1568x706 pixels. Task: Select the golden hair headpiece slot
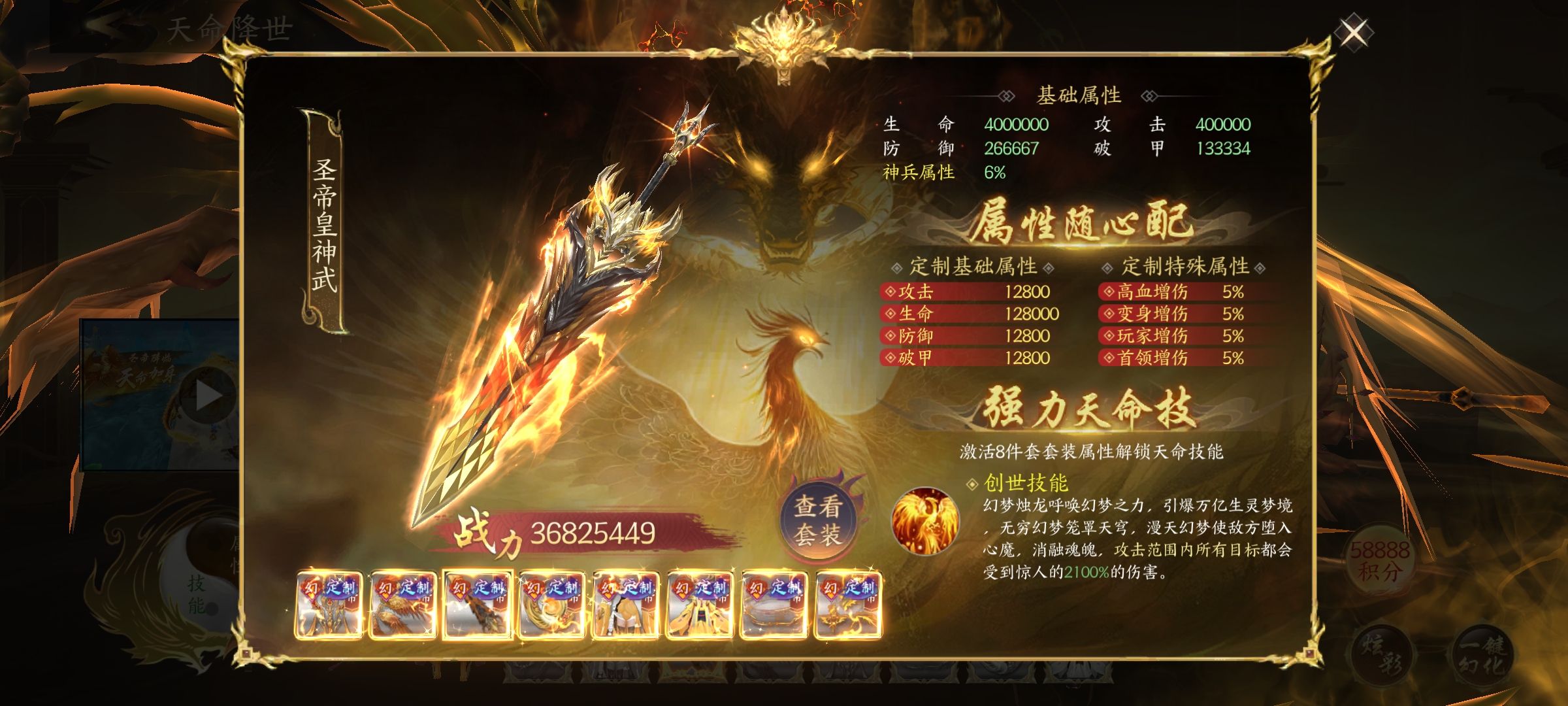pos(625,605)
